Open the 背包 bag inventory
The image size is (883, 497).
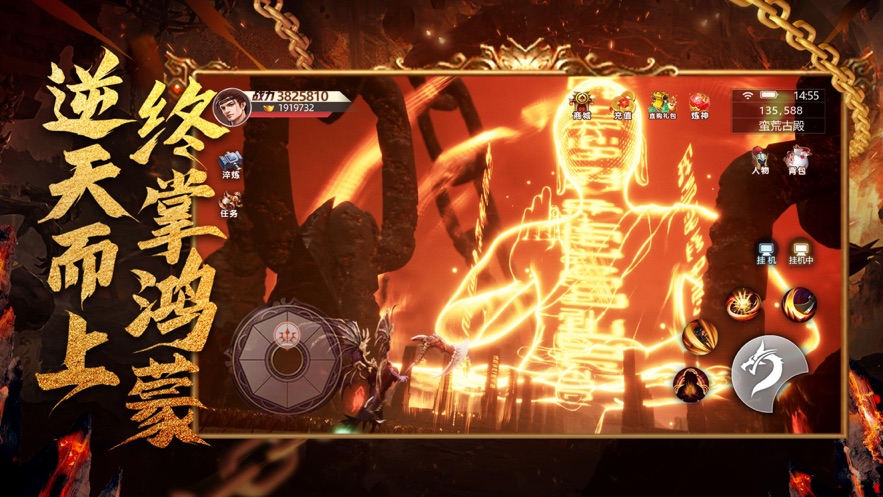(x=797, y=158)
